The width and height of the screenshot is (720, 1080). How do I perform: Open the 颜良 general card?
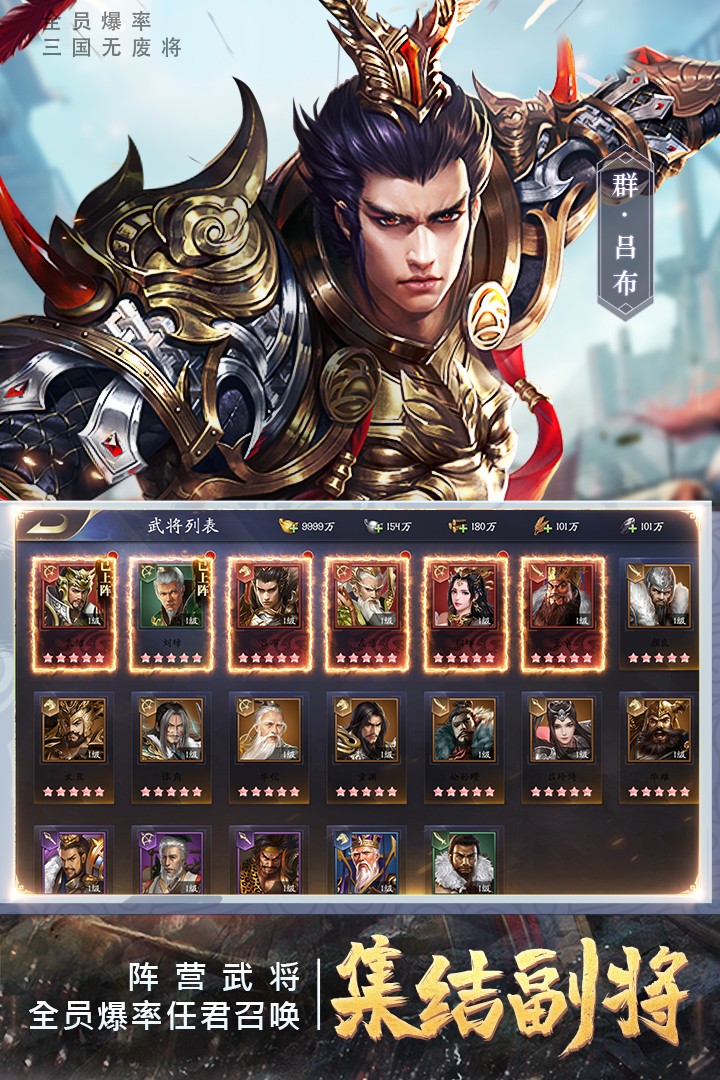tap(658, 611)
